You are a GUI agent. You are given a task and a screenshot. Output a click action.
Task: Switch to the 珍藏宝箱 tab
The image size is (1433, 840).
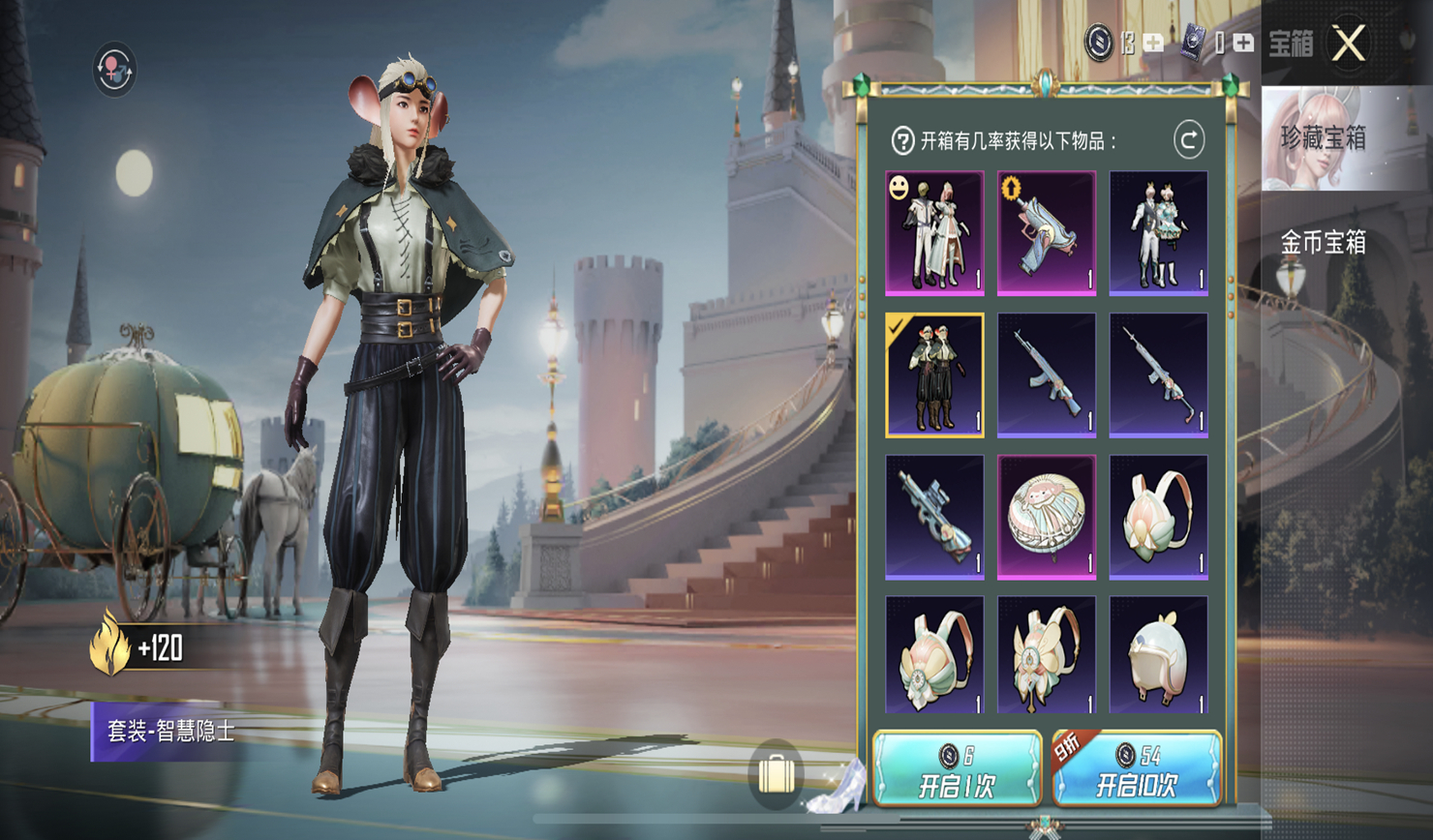(x=1323, y=138)
